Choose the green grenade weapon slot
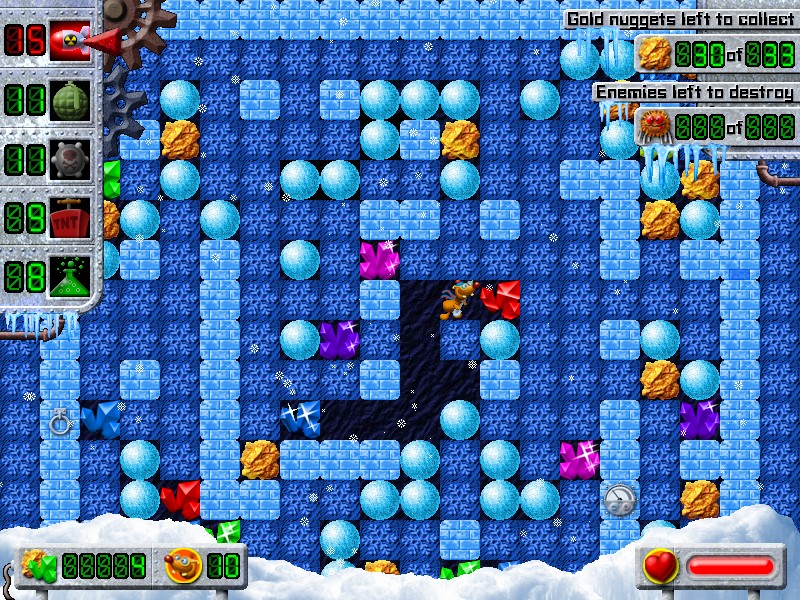This screenshot has width=800, height=600. click(70, 99)
